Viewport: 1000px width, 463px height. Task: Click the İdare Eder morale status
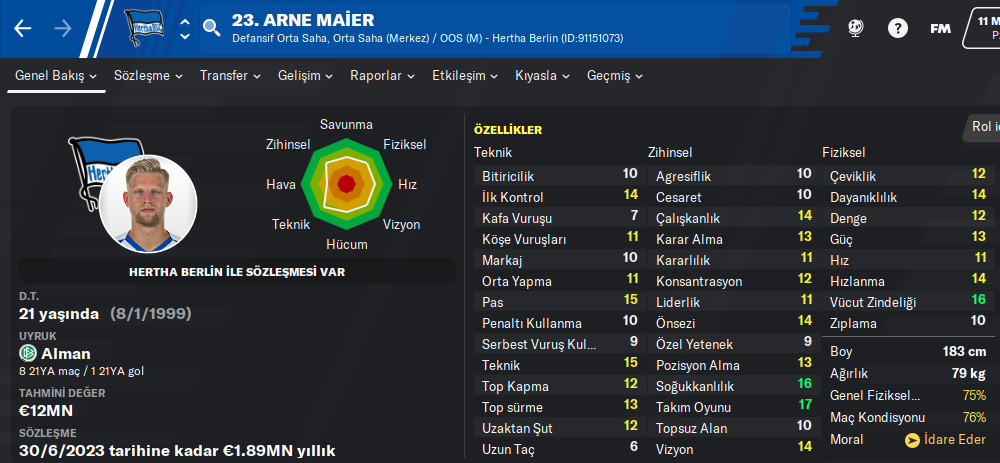click(945, 440)
